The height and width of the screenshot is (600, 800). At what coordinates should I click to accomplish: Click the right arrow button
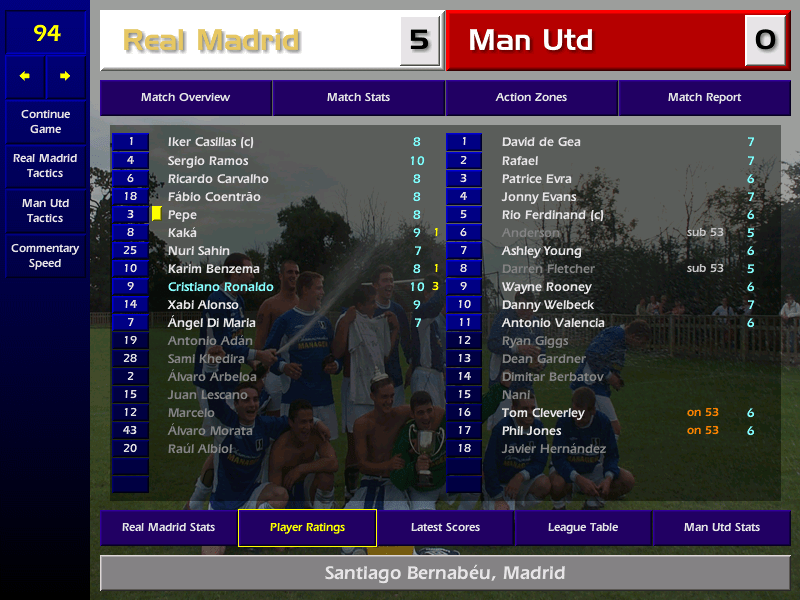(x=66, y=76)
